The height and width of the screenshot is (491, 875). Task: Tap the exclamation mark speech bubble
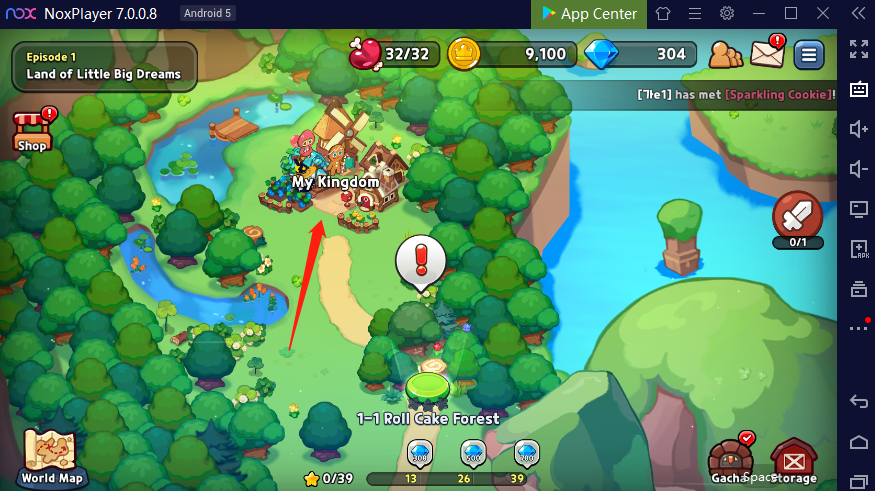[420, 262]
